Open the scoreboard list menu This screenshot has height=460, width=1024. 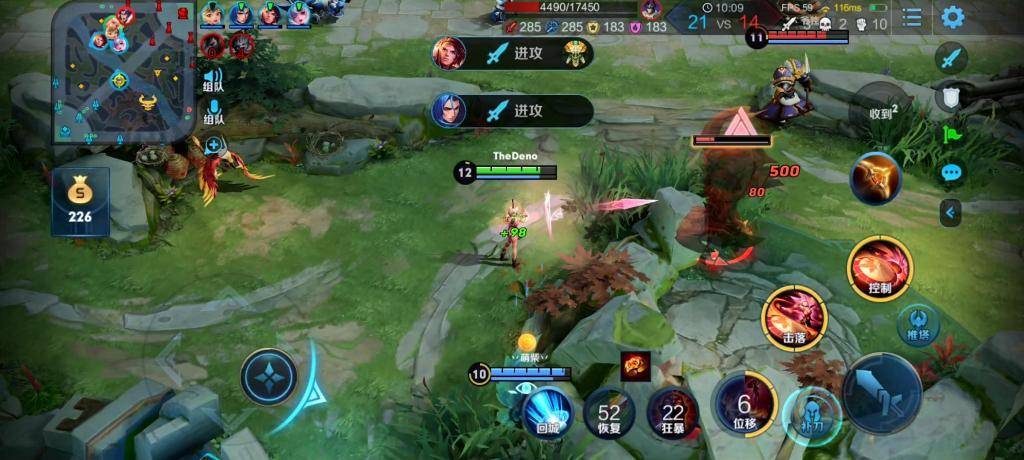[x=912, y=17]
